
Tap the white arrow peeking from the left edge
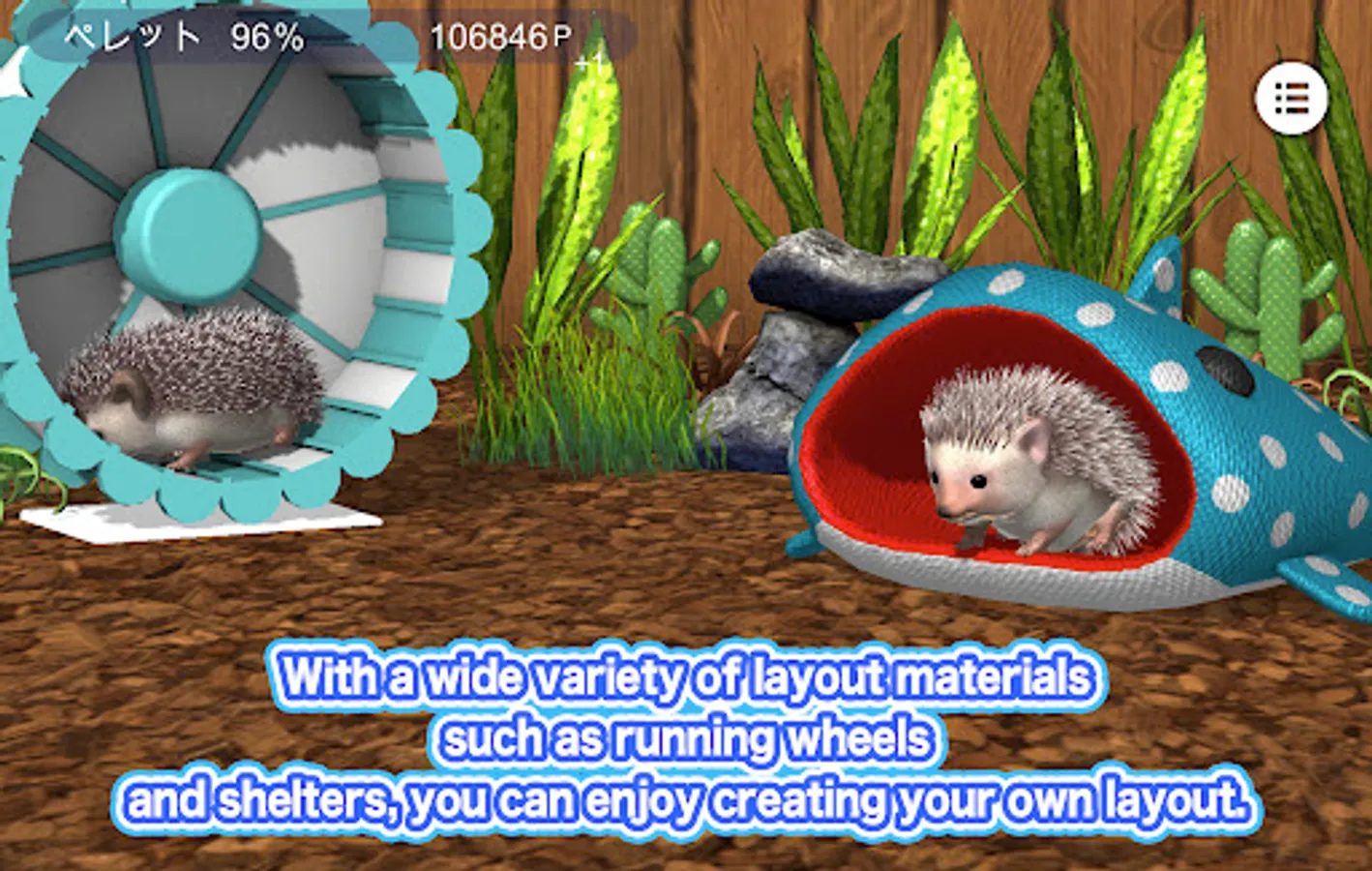10,73
